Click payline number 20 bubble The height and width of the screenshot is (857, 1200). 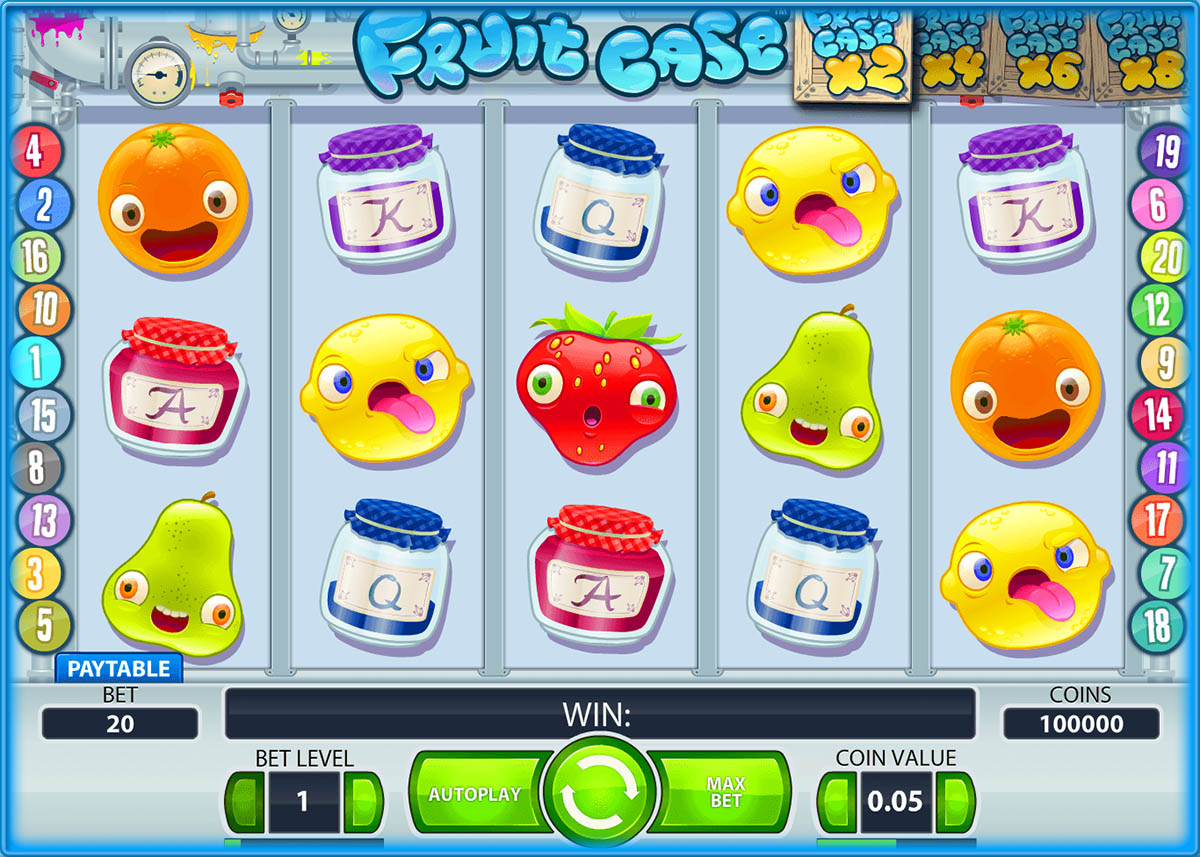coord(1164,258)
